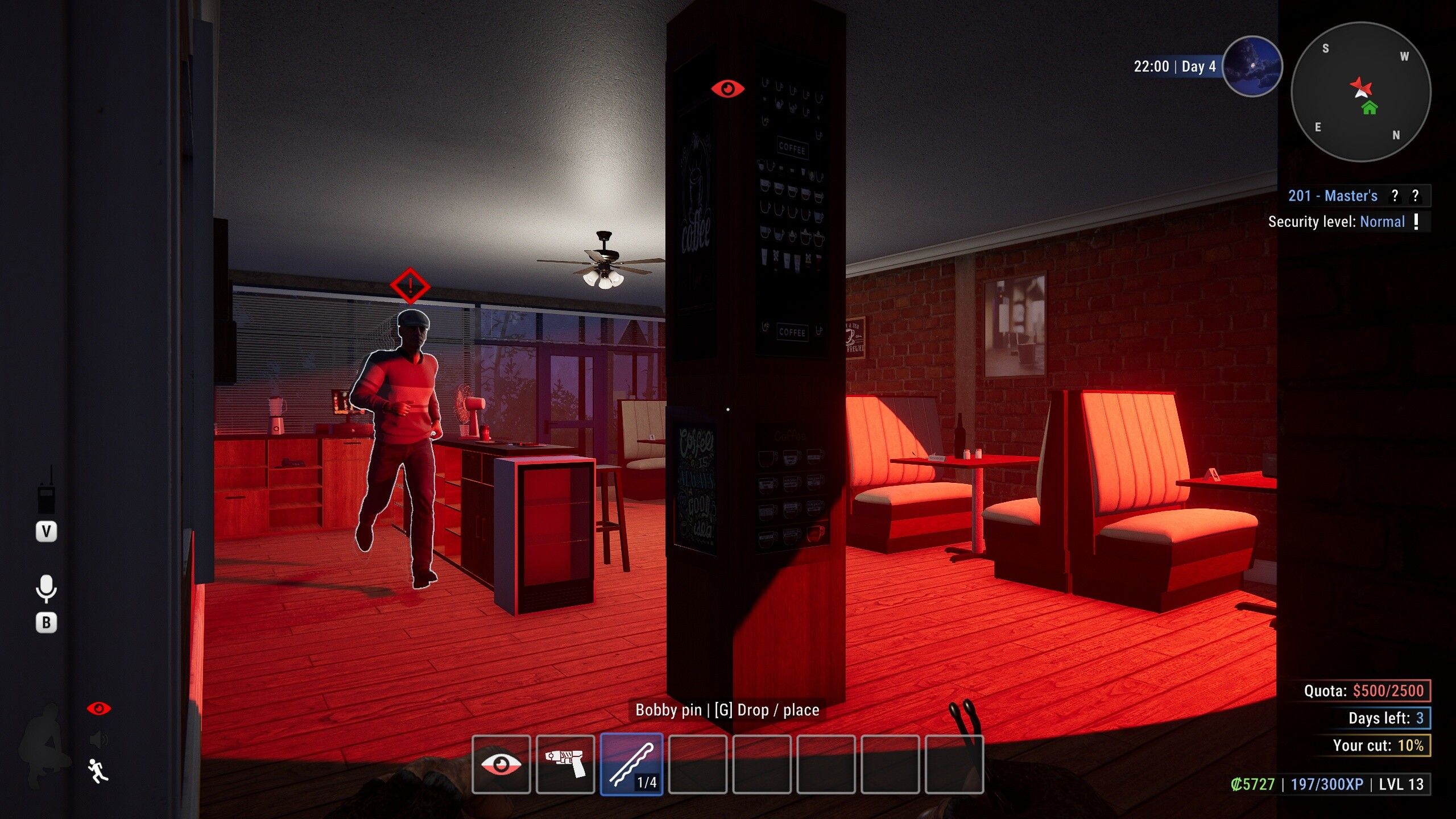This screenshot has height=819, width=1456.
Task: Click the running man sprint icon
Action: (98, 771)
